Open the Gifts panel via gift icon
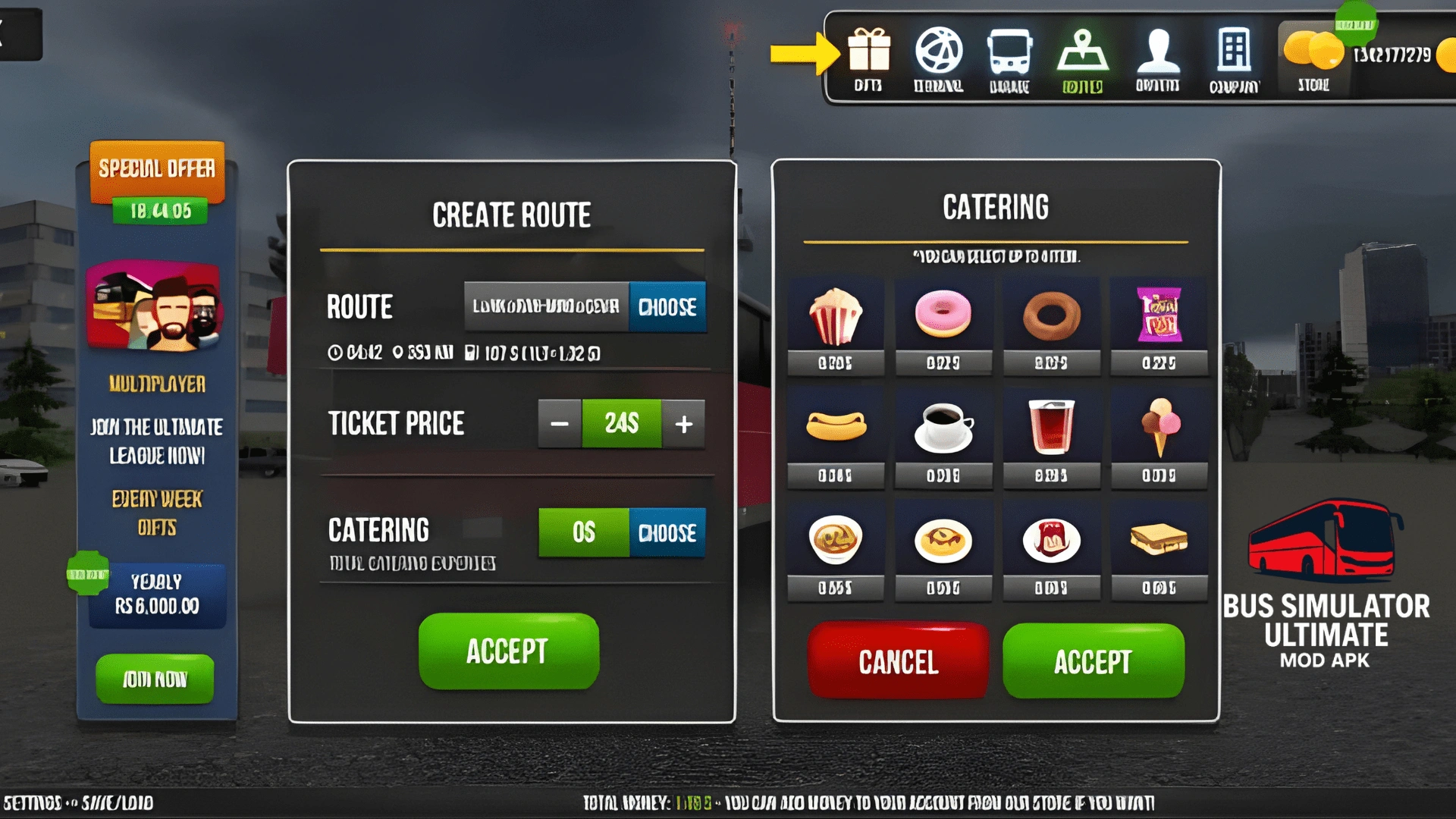The image size is (1456, 819). pyautogui.click(x=869, y=53)
